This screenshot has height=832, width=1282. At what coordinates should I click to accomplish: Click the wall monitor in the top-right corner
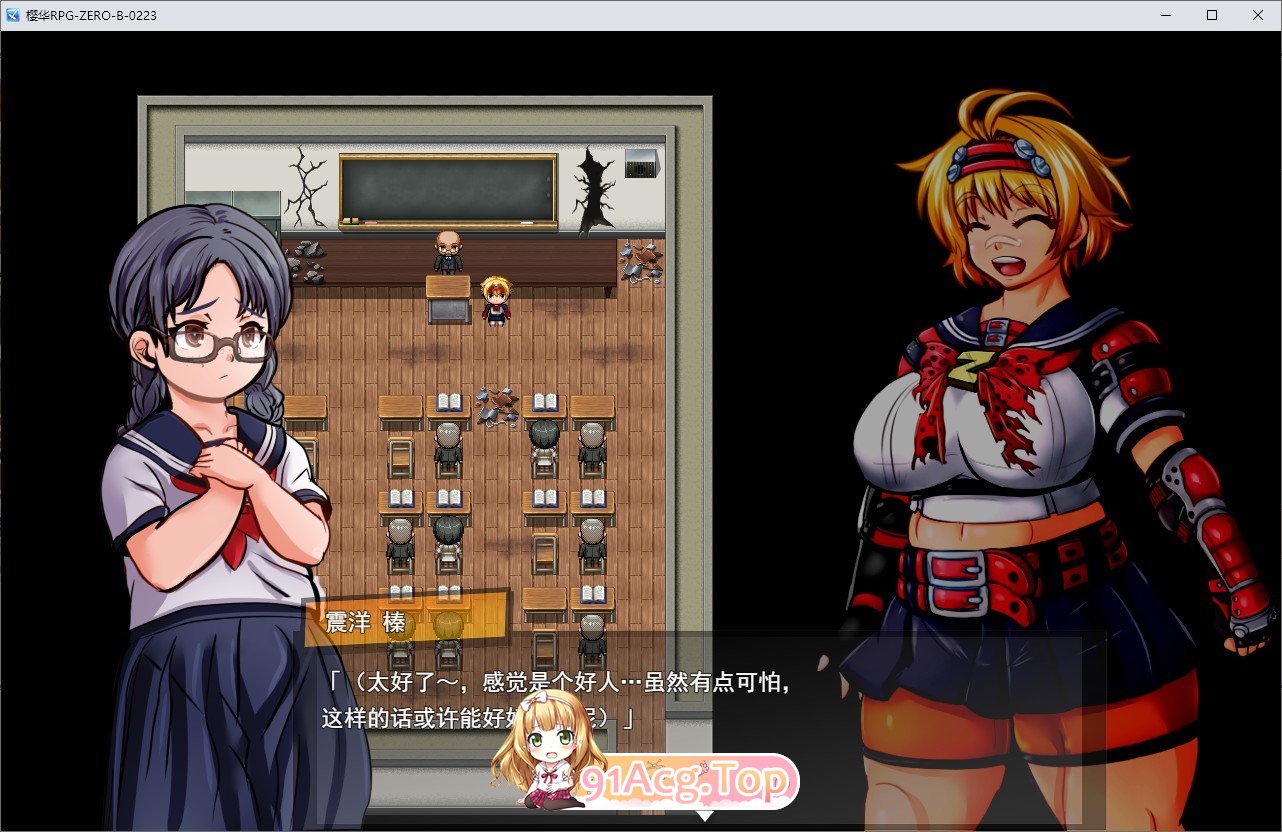pyautogui.click(x=640, y=163)
